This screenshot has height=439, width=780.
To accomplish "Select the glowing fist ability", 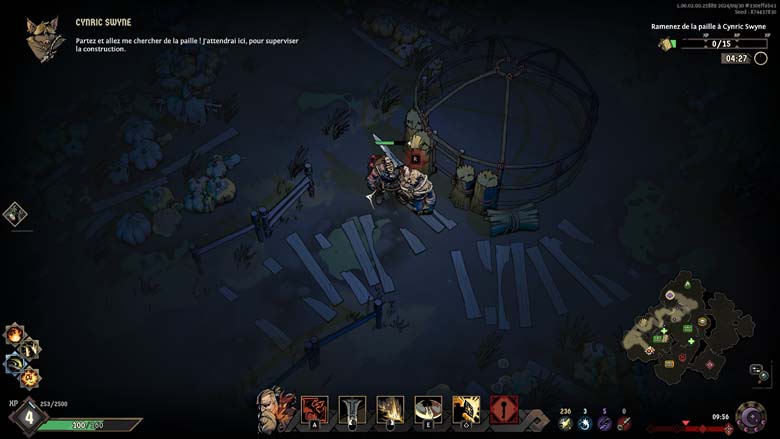I will pos(466,409).
